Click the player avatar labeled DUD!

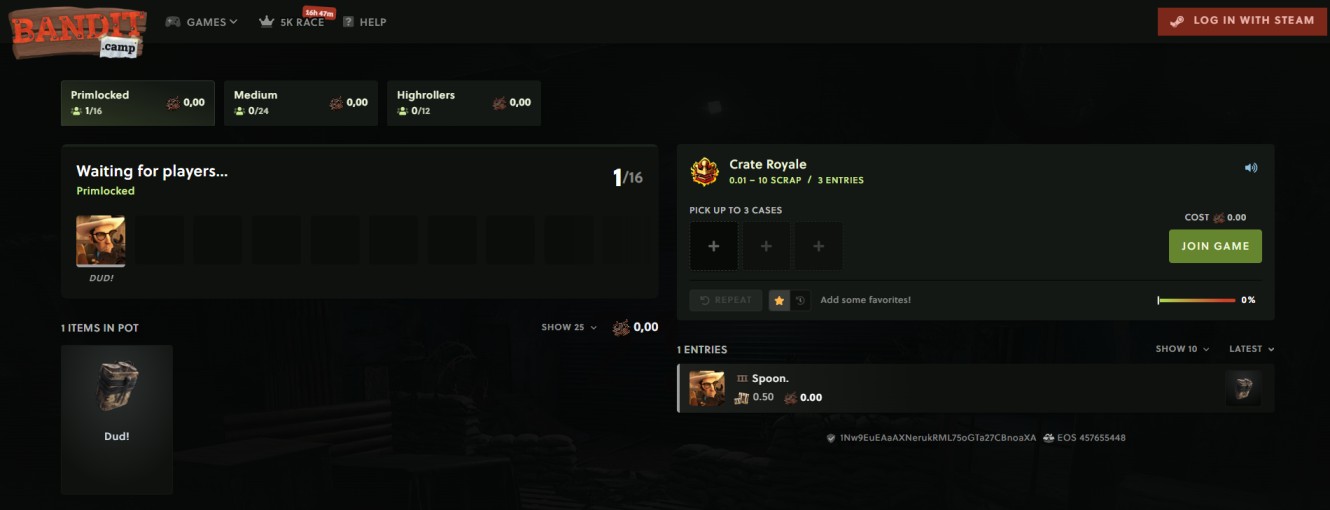[101, 242]
